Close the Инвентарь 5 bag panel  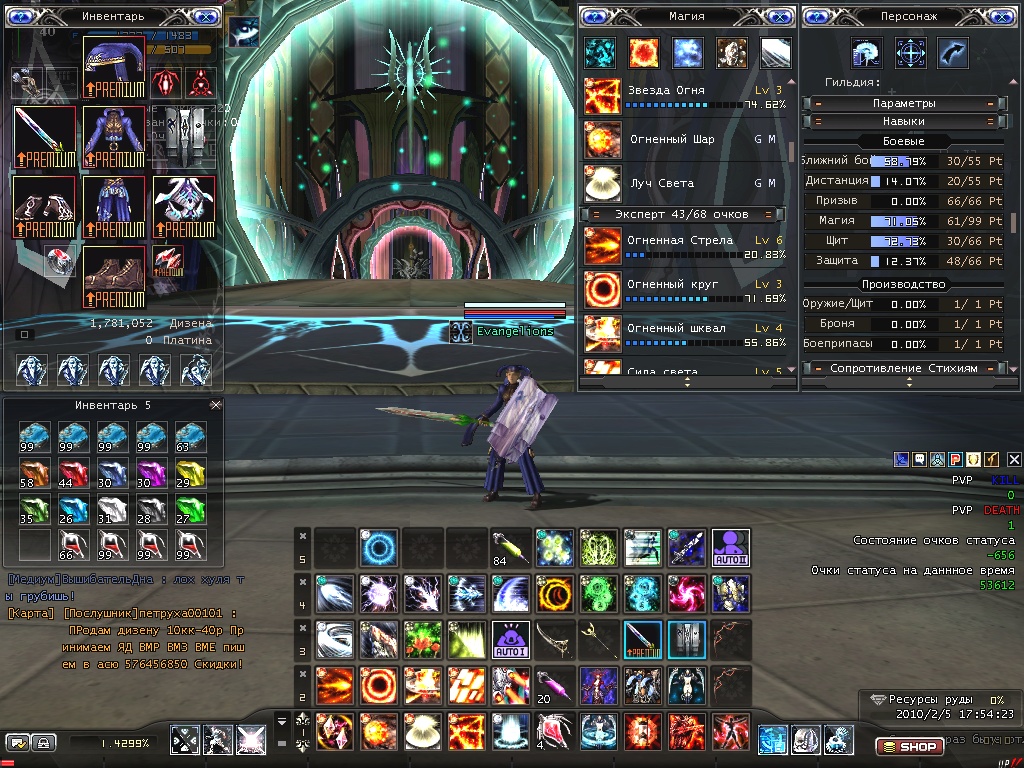(x=215, y=405)
